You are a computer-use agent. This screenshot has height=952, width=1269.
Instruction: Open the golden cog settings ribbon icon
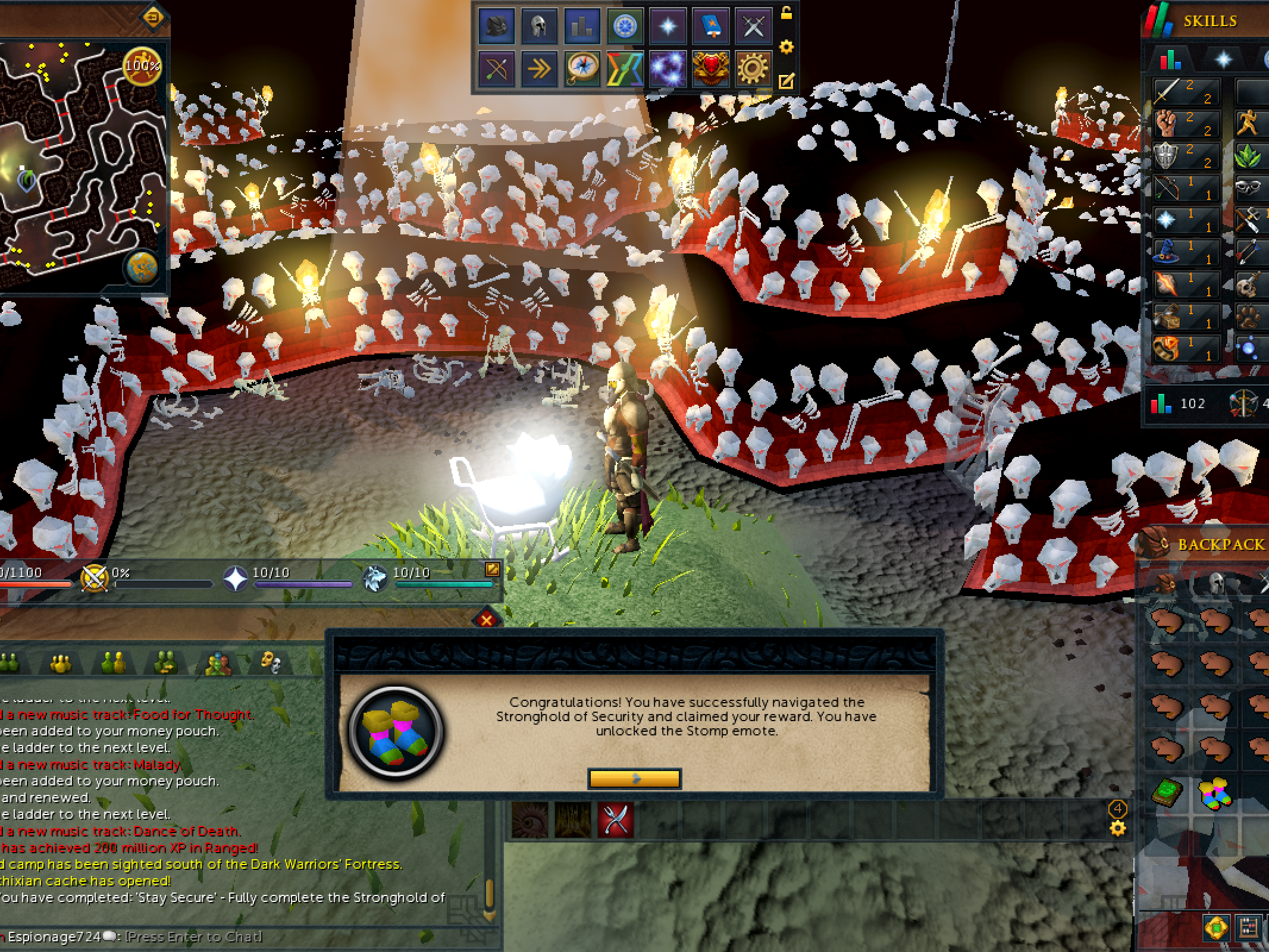753,69
